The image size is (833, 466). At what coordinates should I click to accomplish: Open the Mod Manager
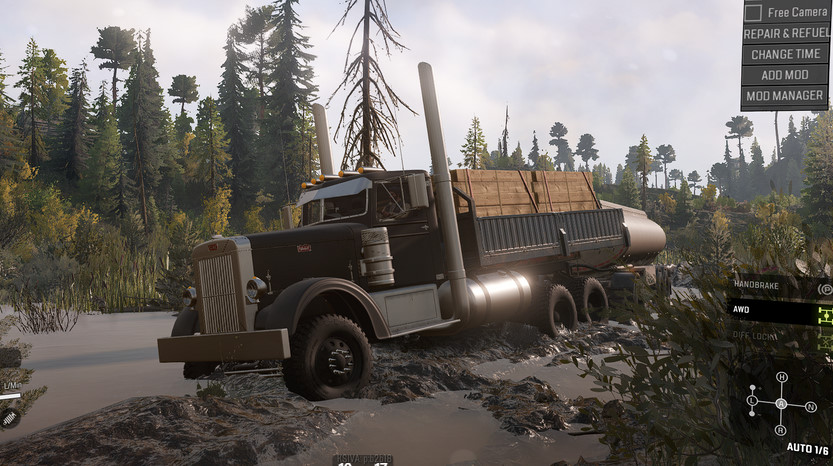tap(785, 97)
